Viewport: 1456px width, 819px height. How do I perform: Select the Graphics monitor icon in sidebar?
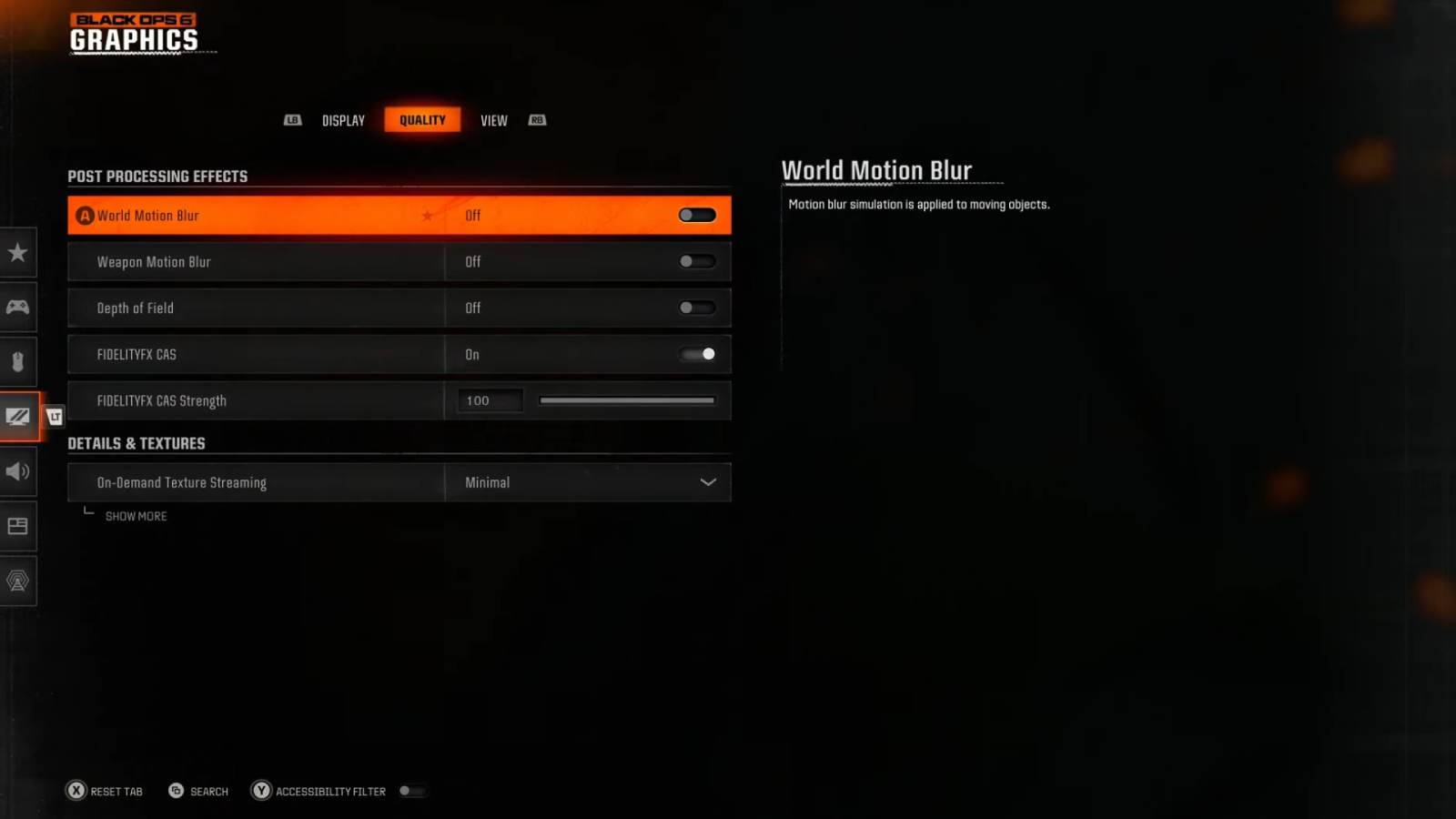tap(18, 417)
